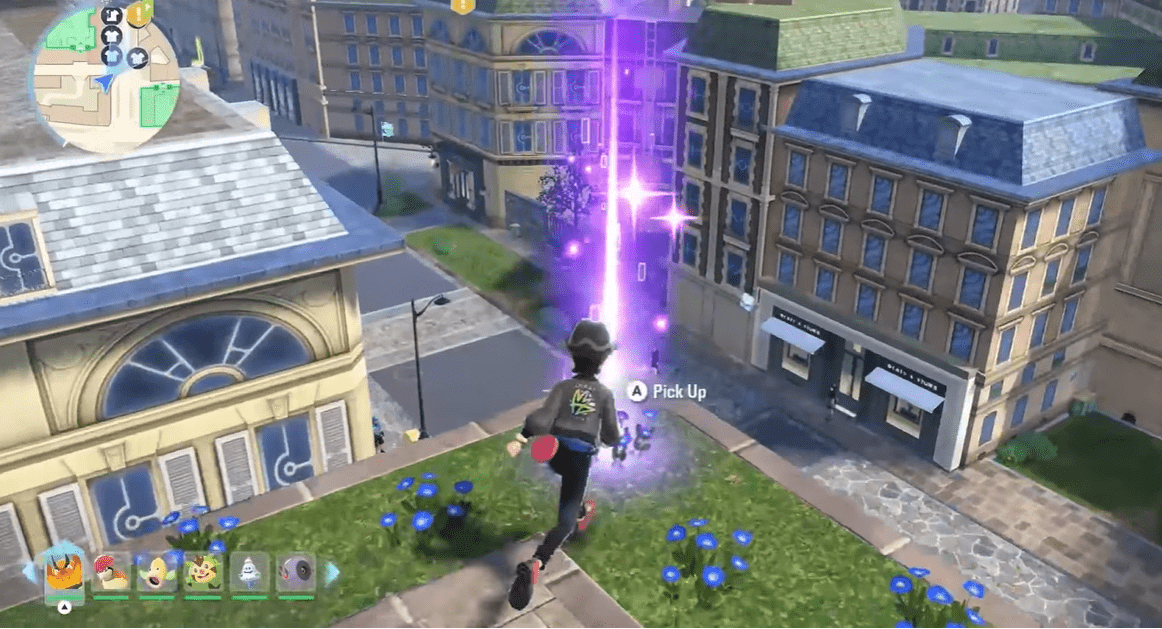Choose the gray-purple Pokémon in last party slot

coord(295,573)
